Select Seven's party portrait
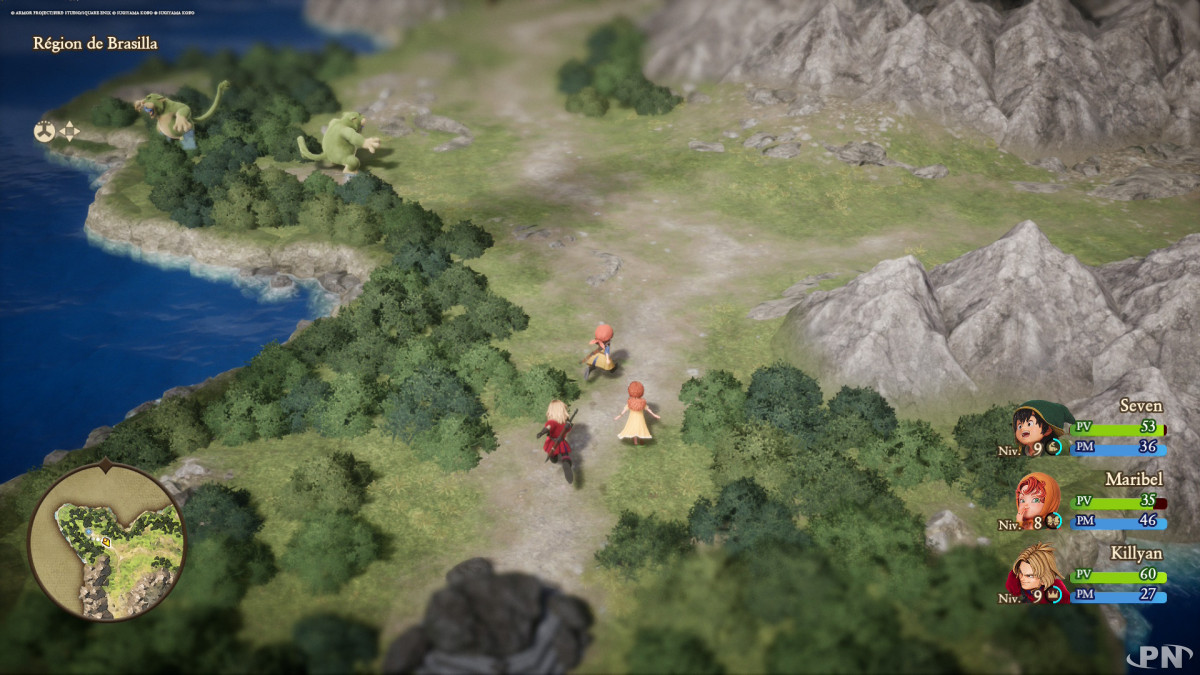This screenshot has width=1200, height=675. (1040, 428)
